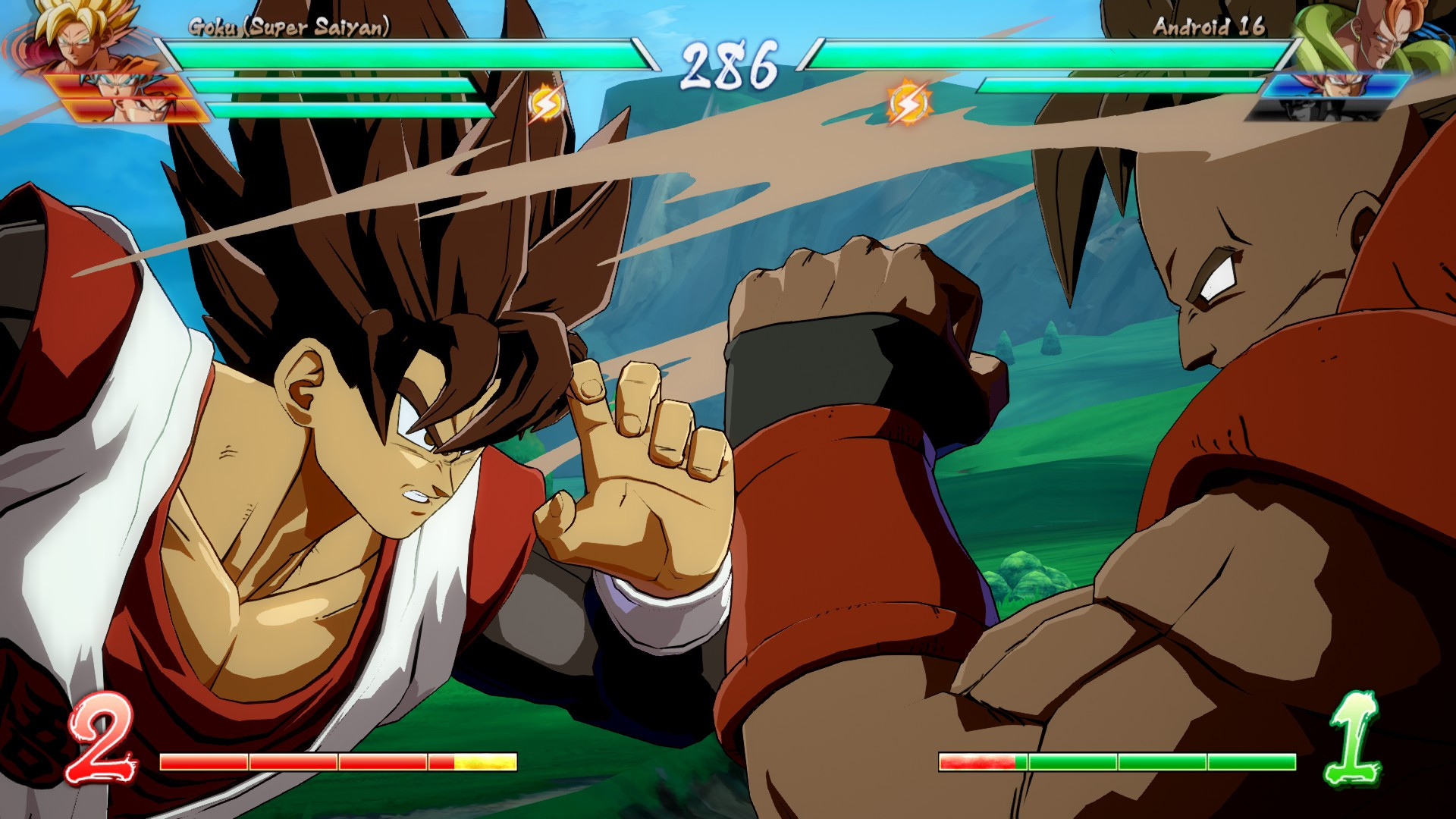Click Android 16's large character portrait
Screen dimensions: 1456x819
1380,38
